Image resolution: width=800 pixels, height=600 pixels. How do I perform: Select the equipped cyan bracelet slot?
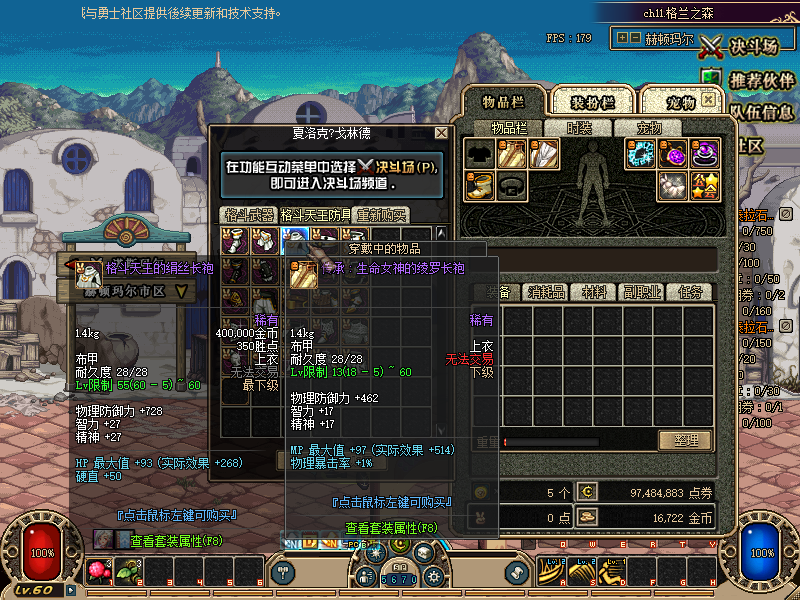coord(642,154)
